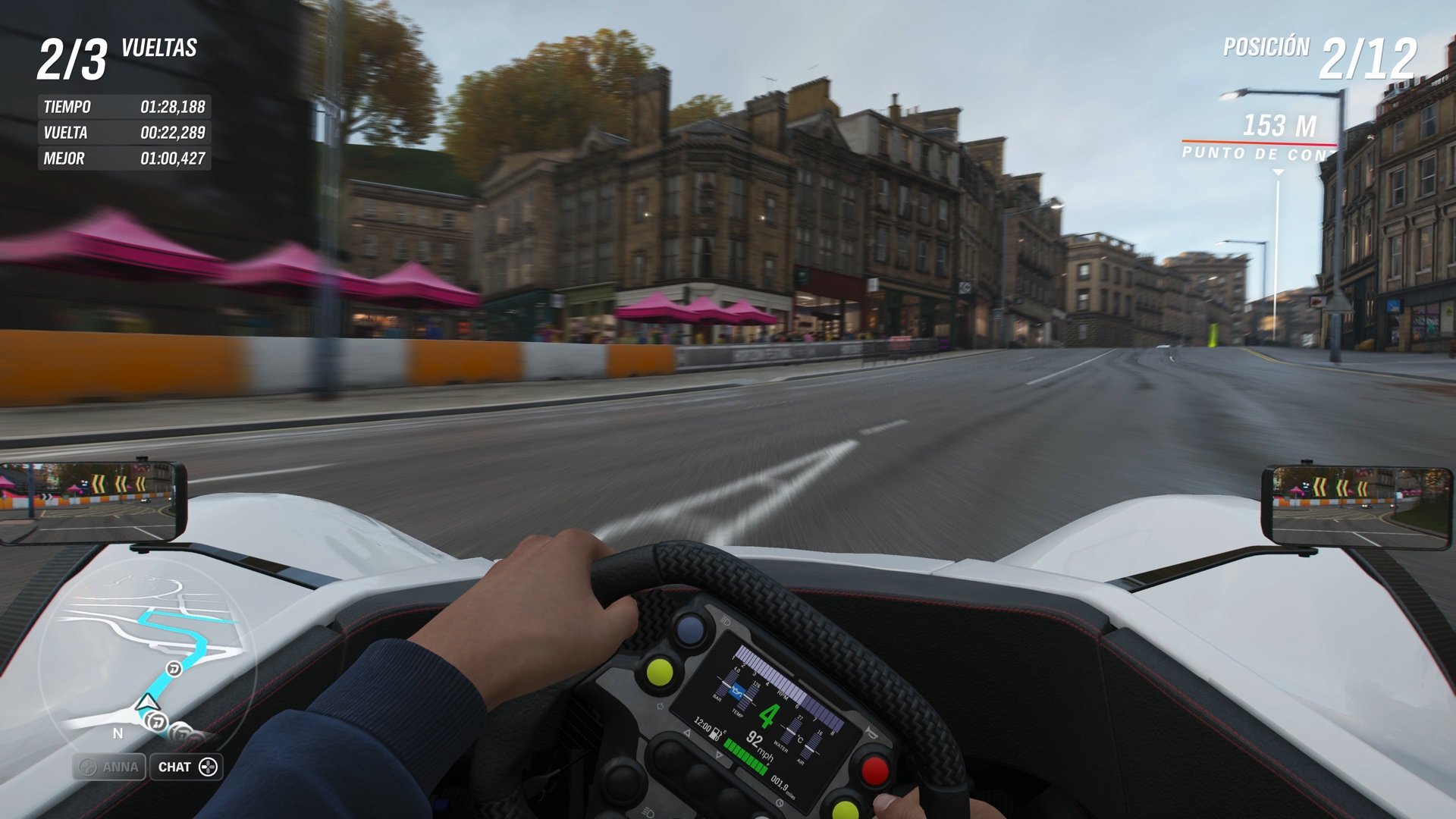The image size is (1456, 819).
Task: Expand the TIEMPO timing panel
Action: click(x=125, y=106)
